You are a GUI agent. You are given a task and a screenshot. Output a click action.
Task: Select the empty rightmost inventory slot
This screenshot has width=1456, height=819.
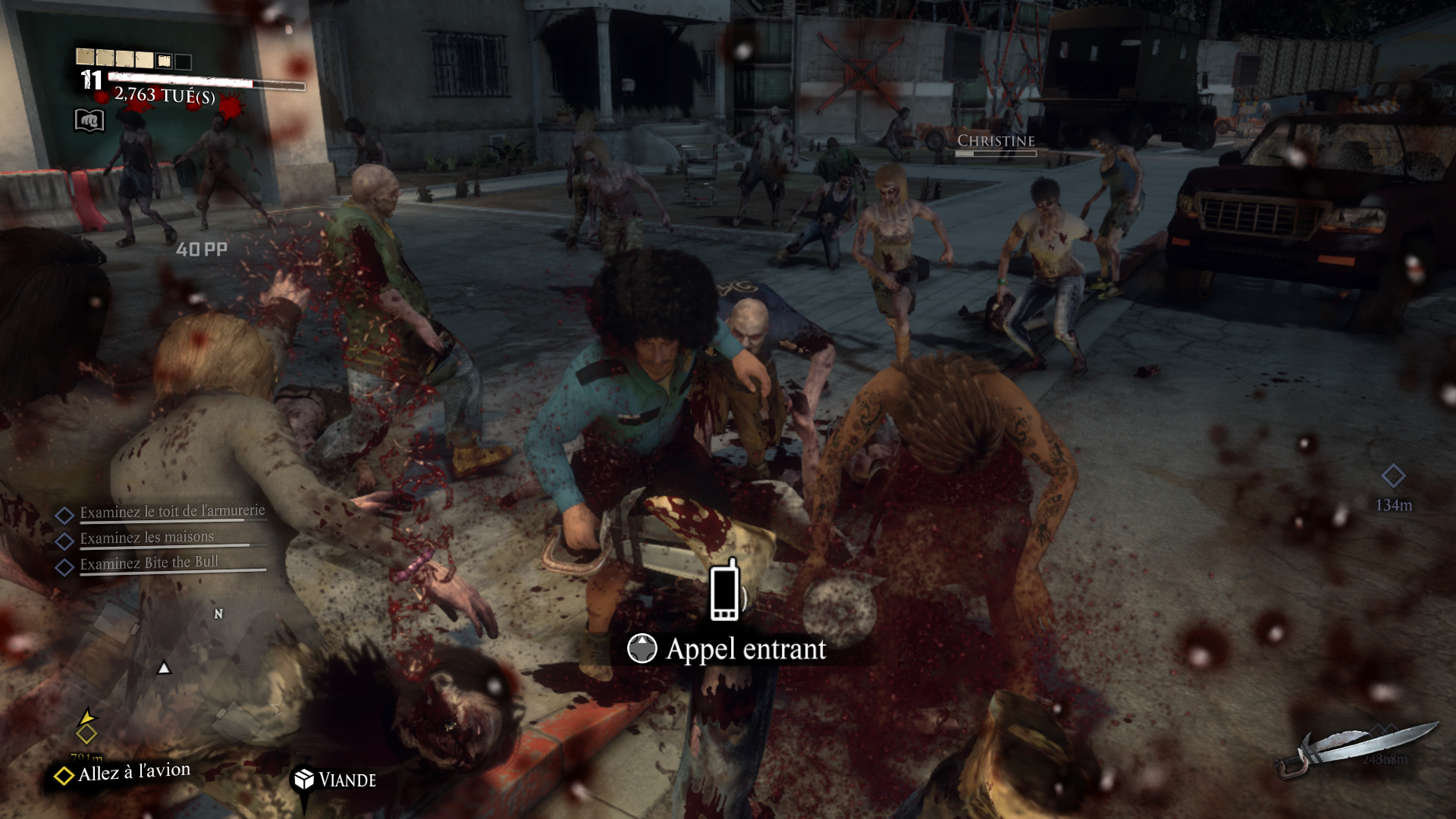pyautogui.click(x=183, y=61)
